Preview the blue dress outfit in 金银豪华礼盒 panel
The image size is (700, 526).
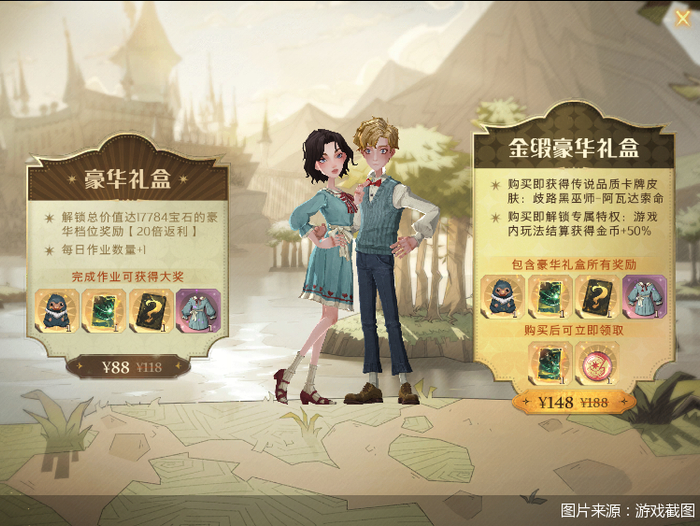tap(645, 297)
